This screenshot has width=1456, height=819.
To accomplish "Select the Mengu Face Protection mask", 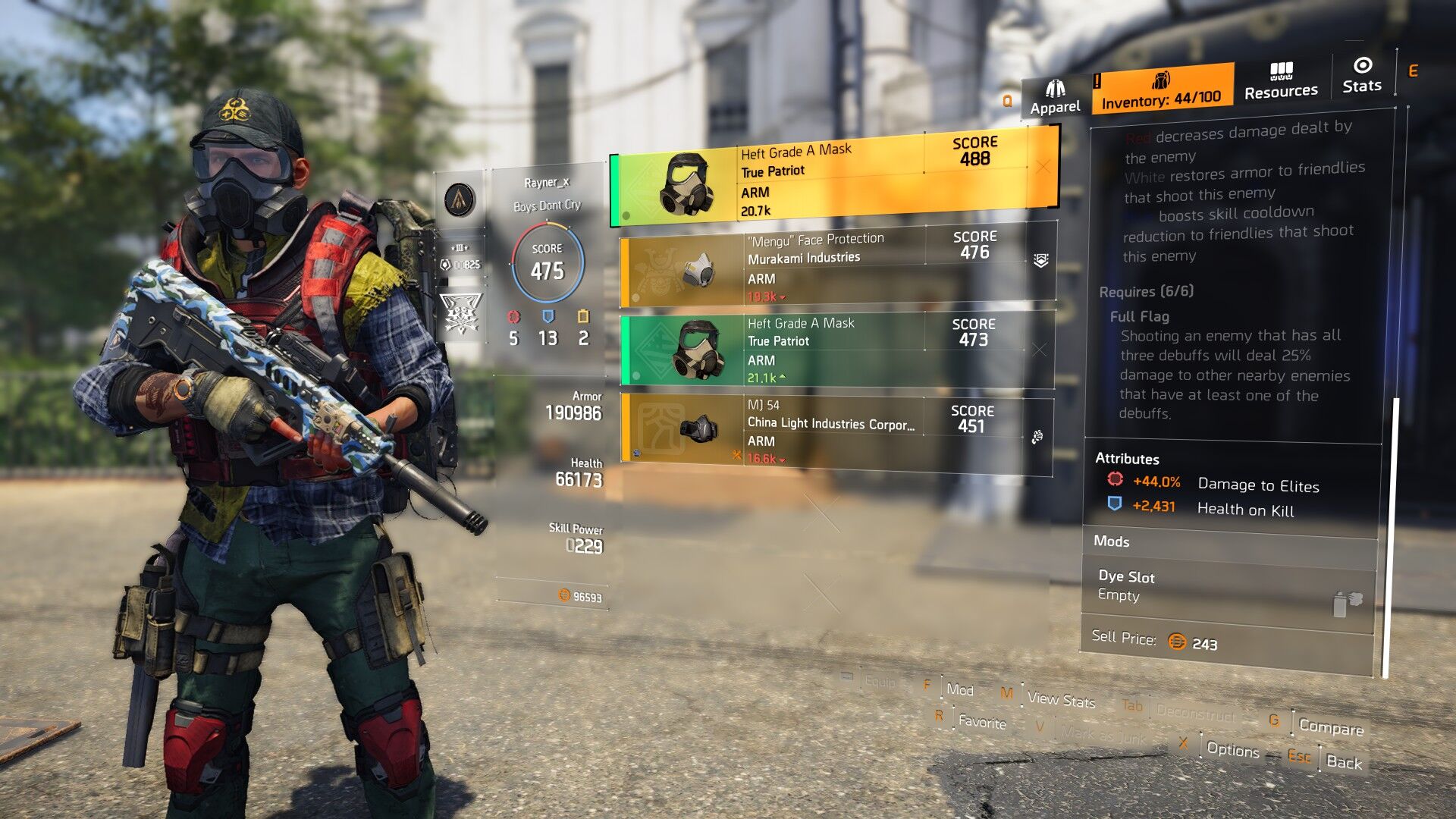I will 836,266.
